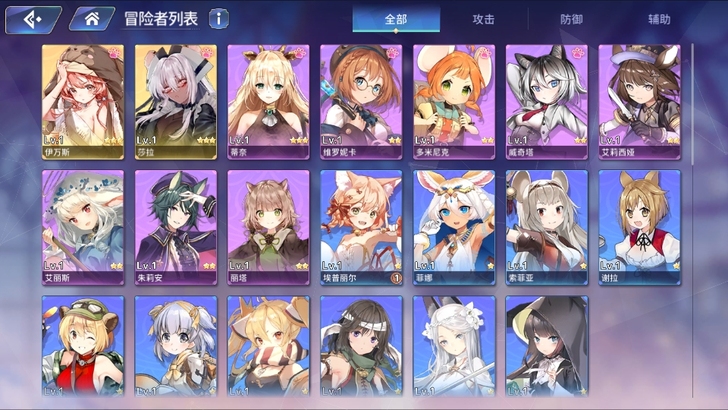This screenshot has height=410, width=728.
Task: View the 威奇塔 adventurer card
Action: [546, 101]
